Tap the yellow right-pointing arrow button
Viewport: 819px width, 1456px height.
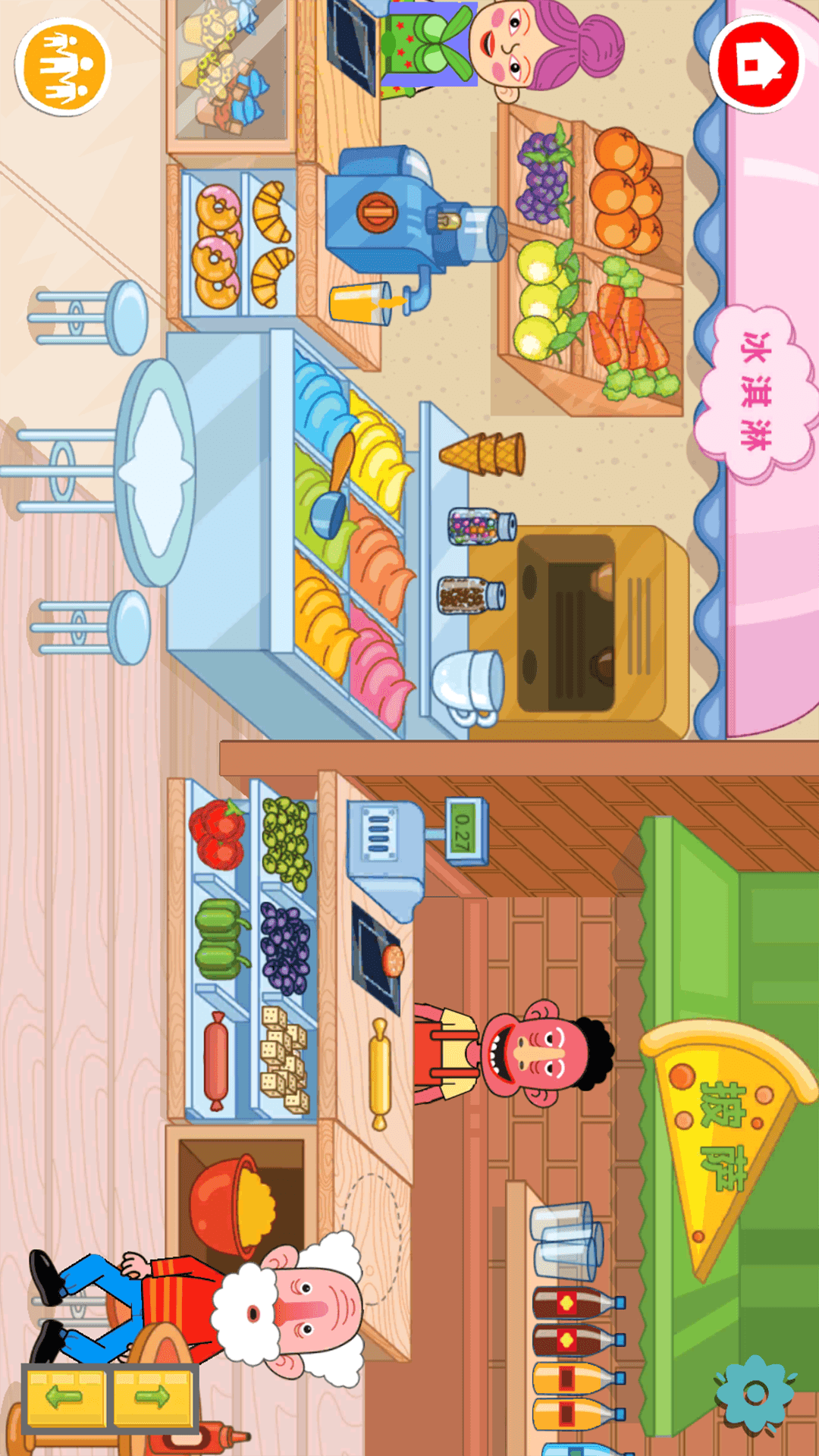[152, 1398]
